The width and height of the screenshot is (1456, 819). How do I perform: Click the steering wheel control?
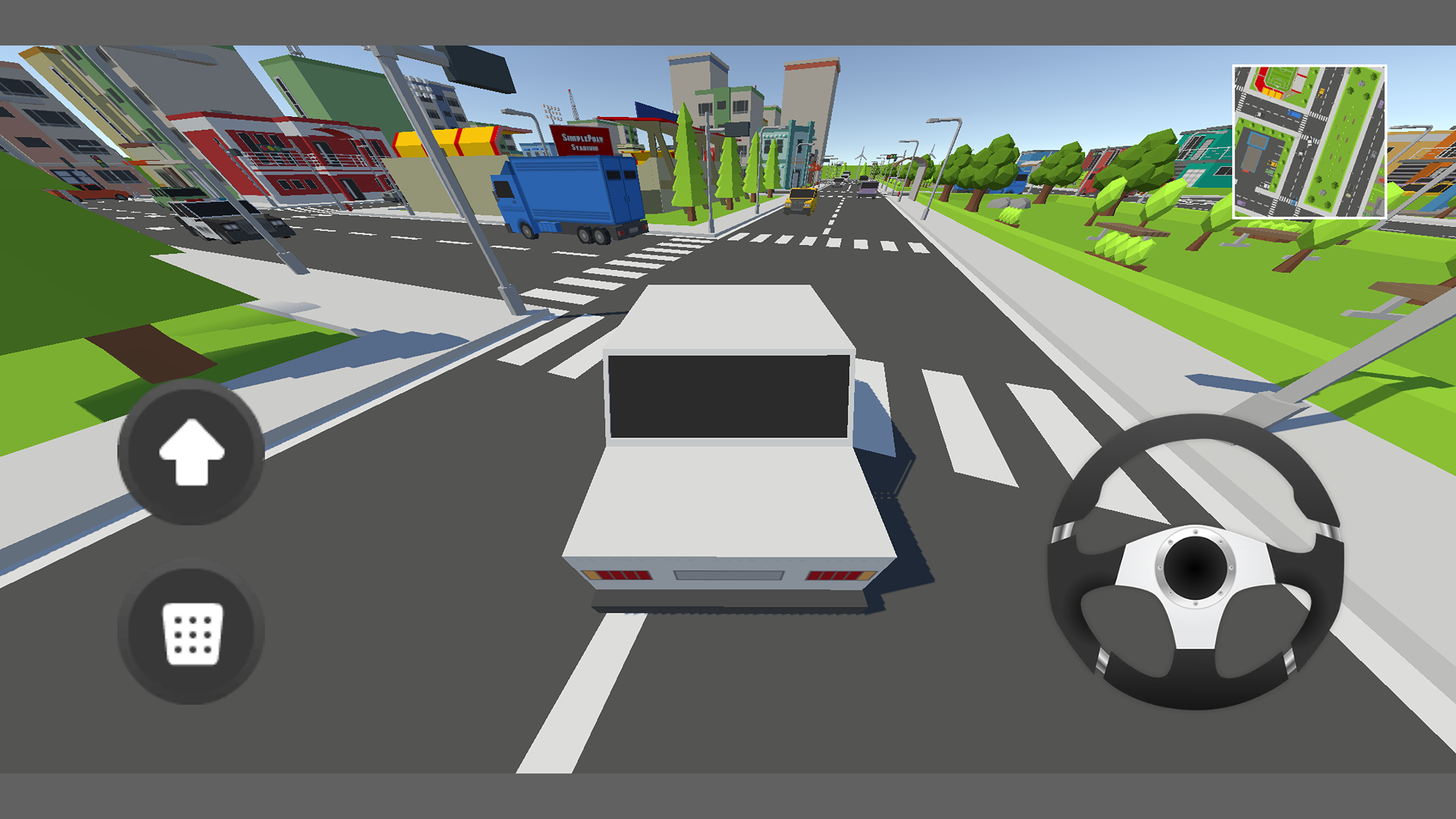1195,562
